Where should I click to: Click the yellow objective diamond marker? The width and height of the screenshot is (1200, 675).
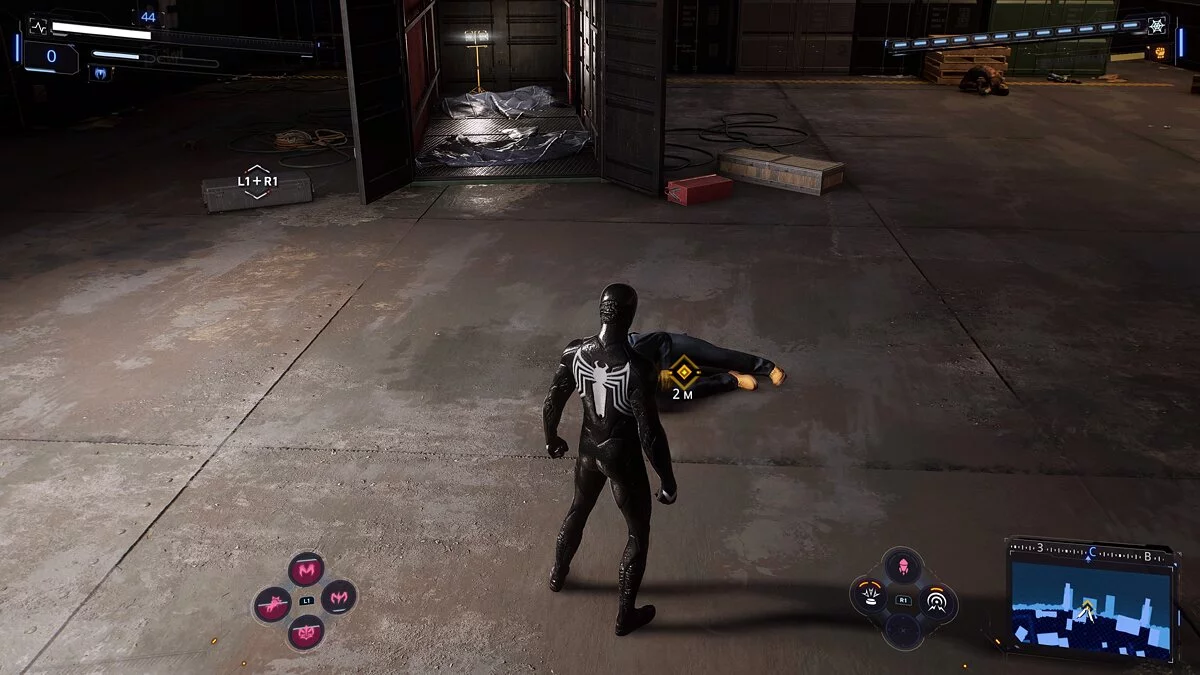683,373
